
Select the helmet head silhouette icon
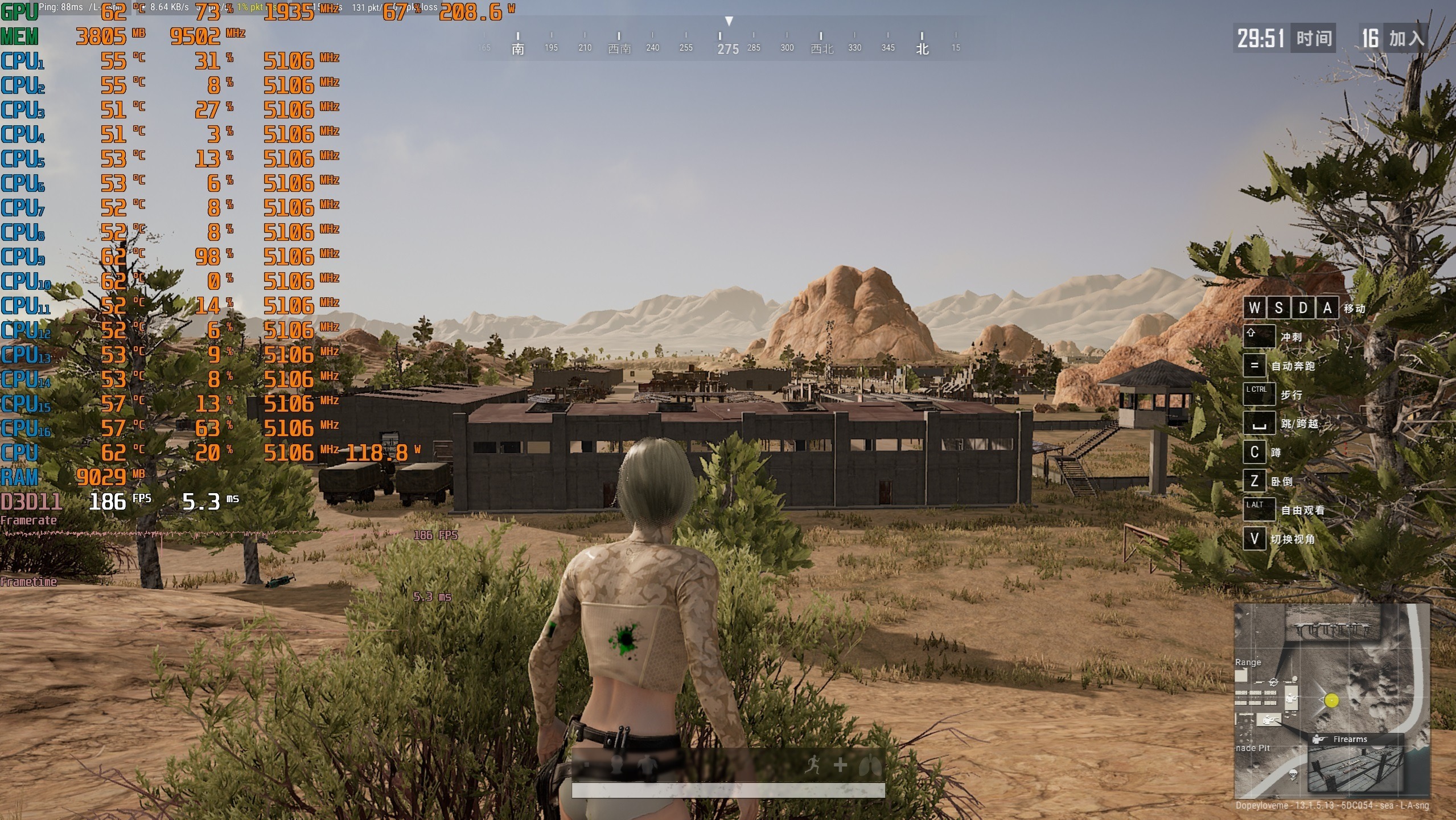tap(616, 764)
